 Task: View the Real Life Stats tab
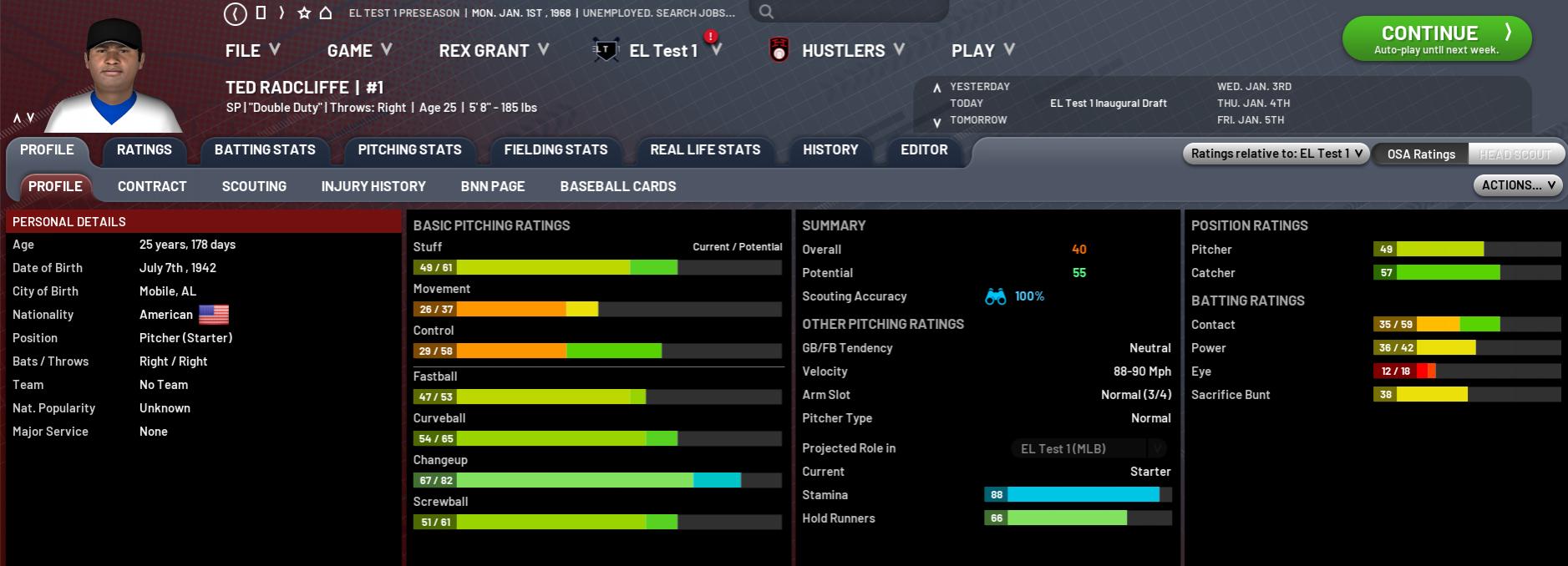point(705,150)
